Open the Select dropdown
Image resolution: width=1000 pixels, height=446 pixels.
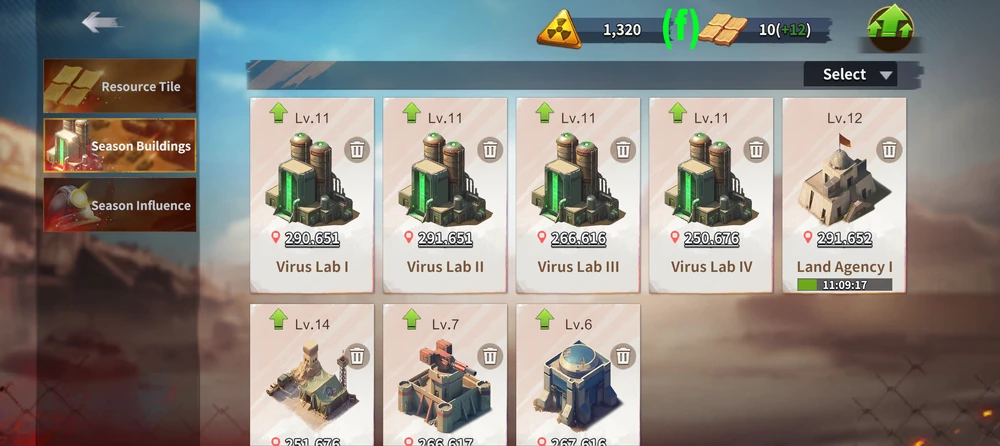[849, 74]
